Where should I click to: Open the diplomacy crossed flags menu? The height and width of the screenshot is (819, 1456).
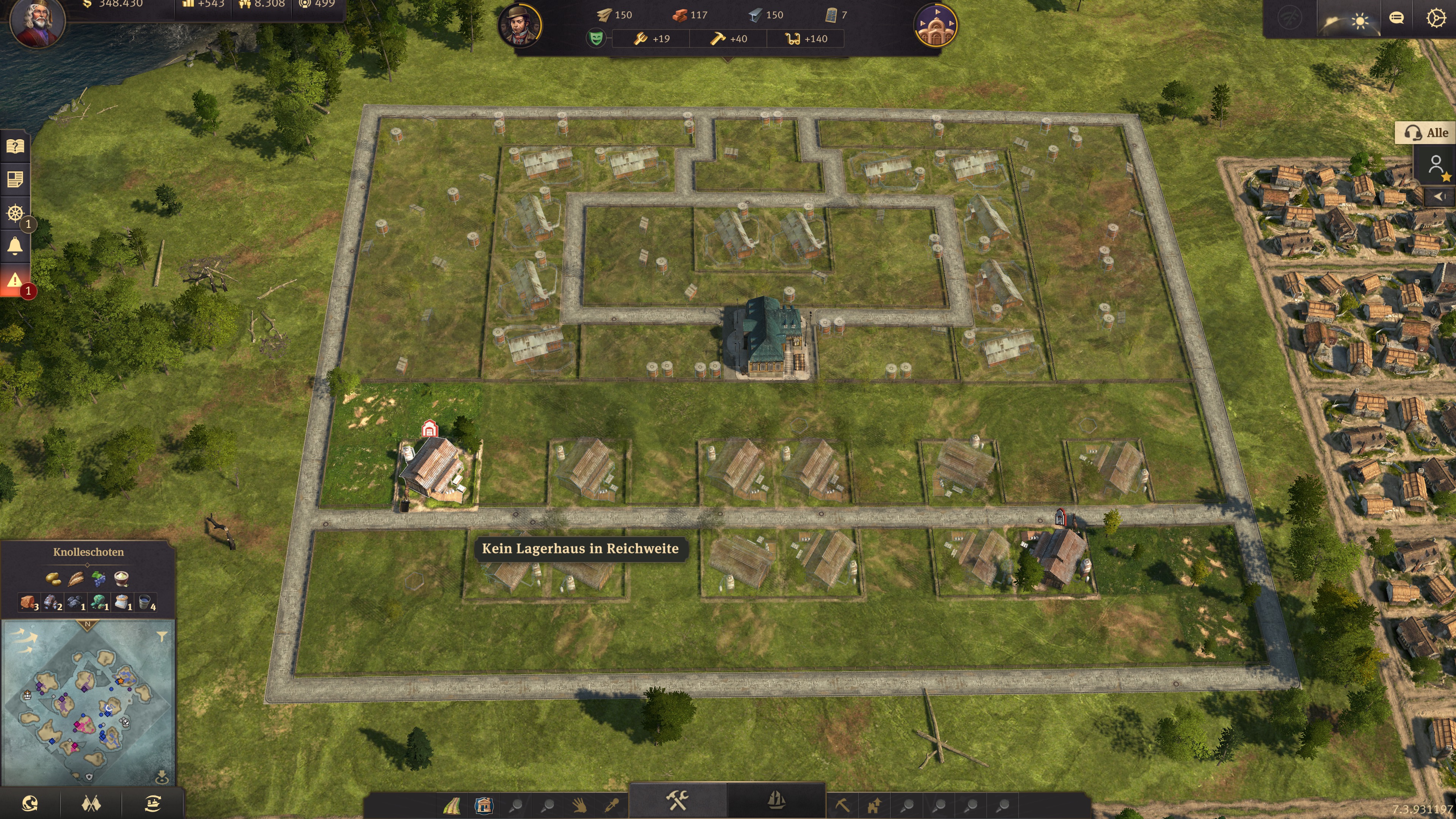coord(91,803)
